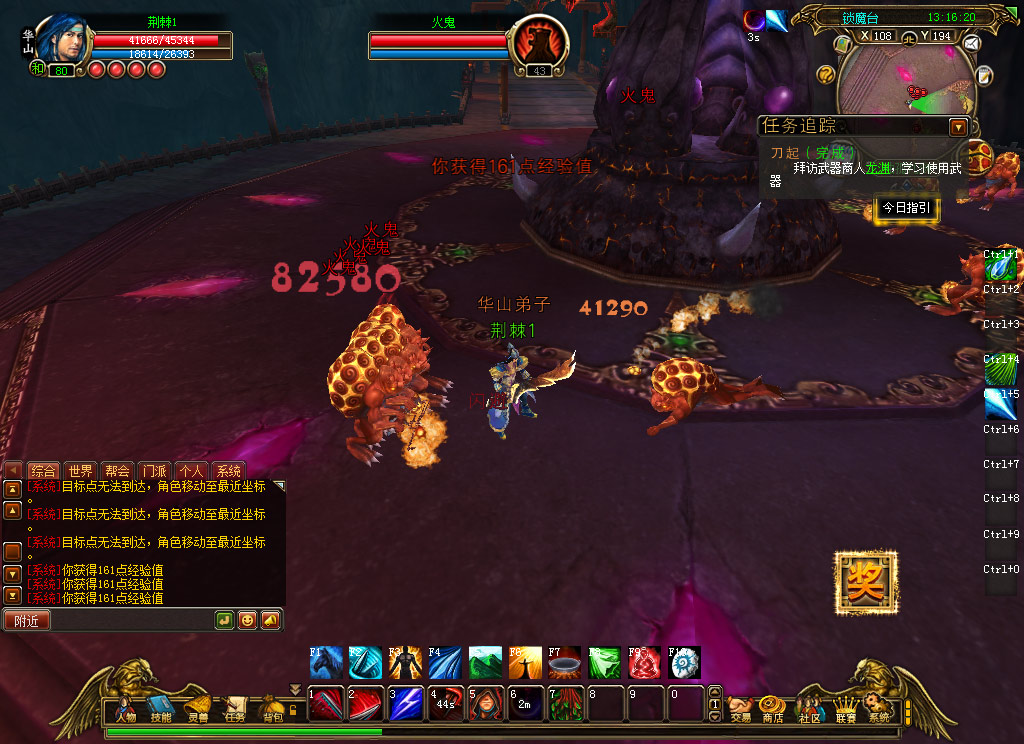1024x744 pixels.
Task: Click the 今日指引 daily guide button
Action: pyautogui.click(x=906, y=208)
